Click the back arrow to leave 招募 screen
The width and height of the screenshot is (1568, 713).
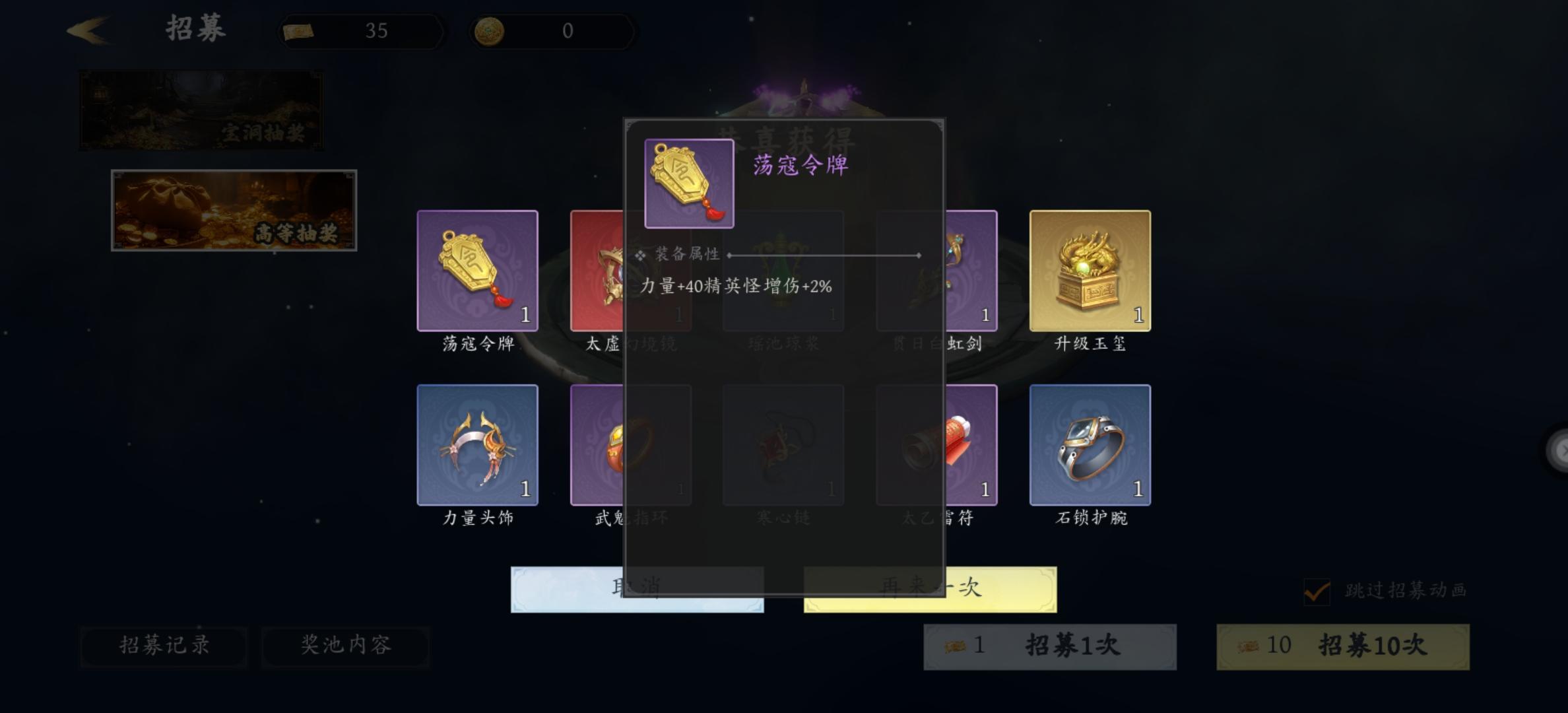[x=88, y=29]
